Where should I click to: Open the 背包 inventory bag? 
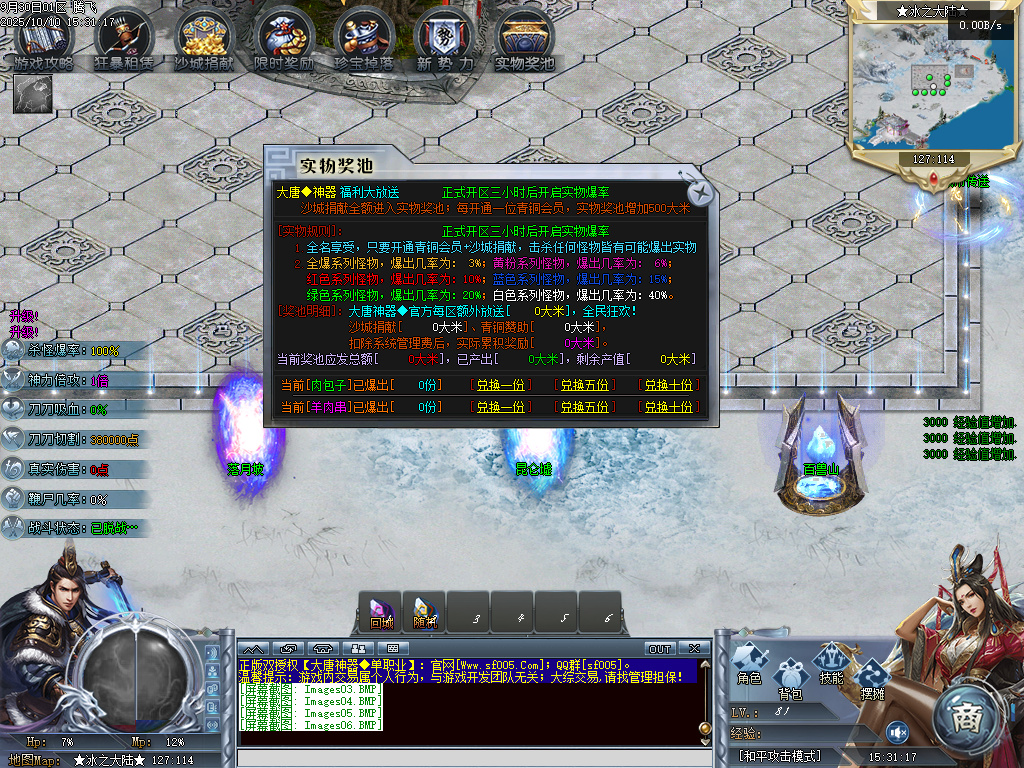(791, 677)
